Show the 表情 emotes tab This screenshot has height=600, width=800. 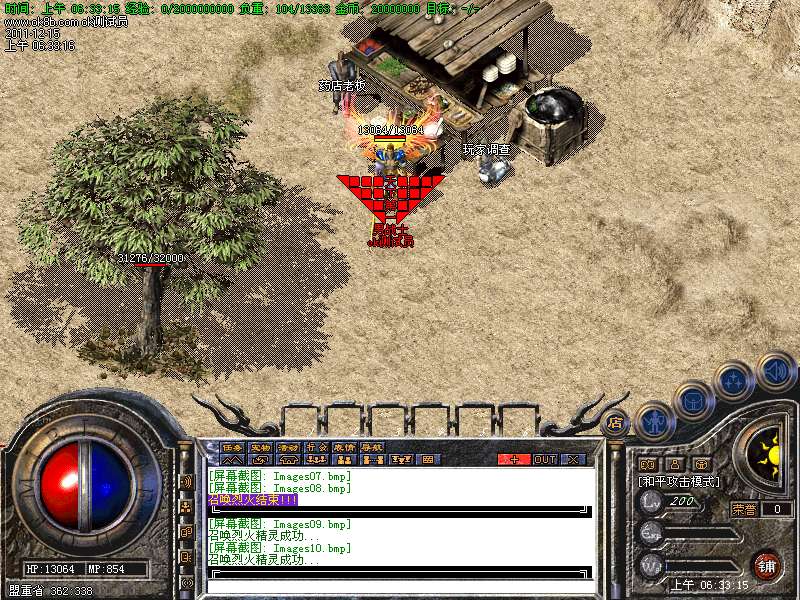(344, 447)
